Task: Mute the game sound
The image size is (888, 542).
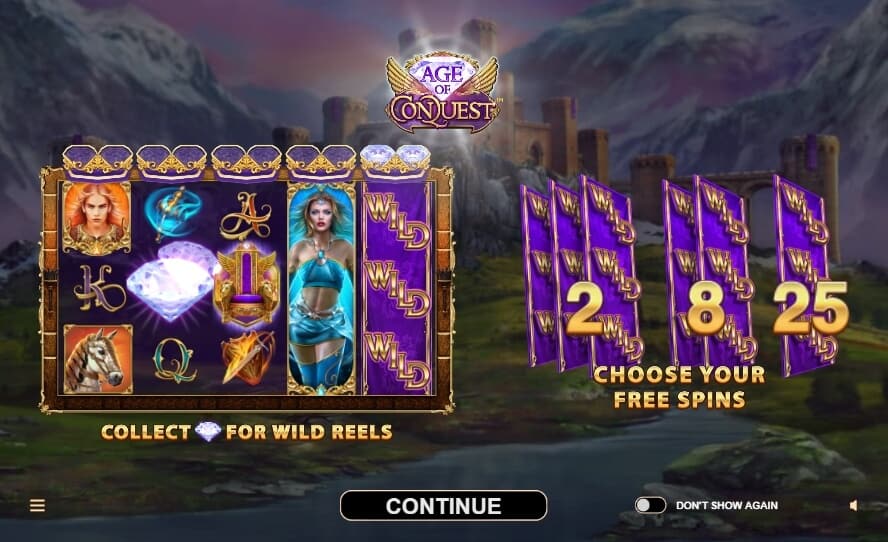Action: (853, 506)
